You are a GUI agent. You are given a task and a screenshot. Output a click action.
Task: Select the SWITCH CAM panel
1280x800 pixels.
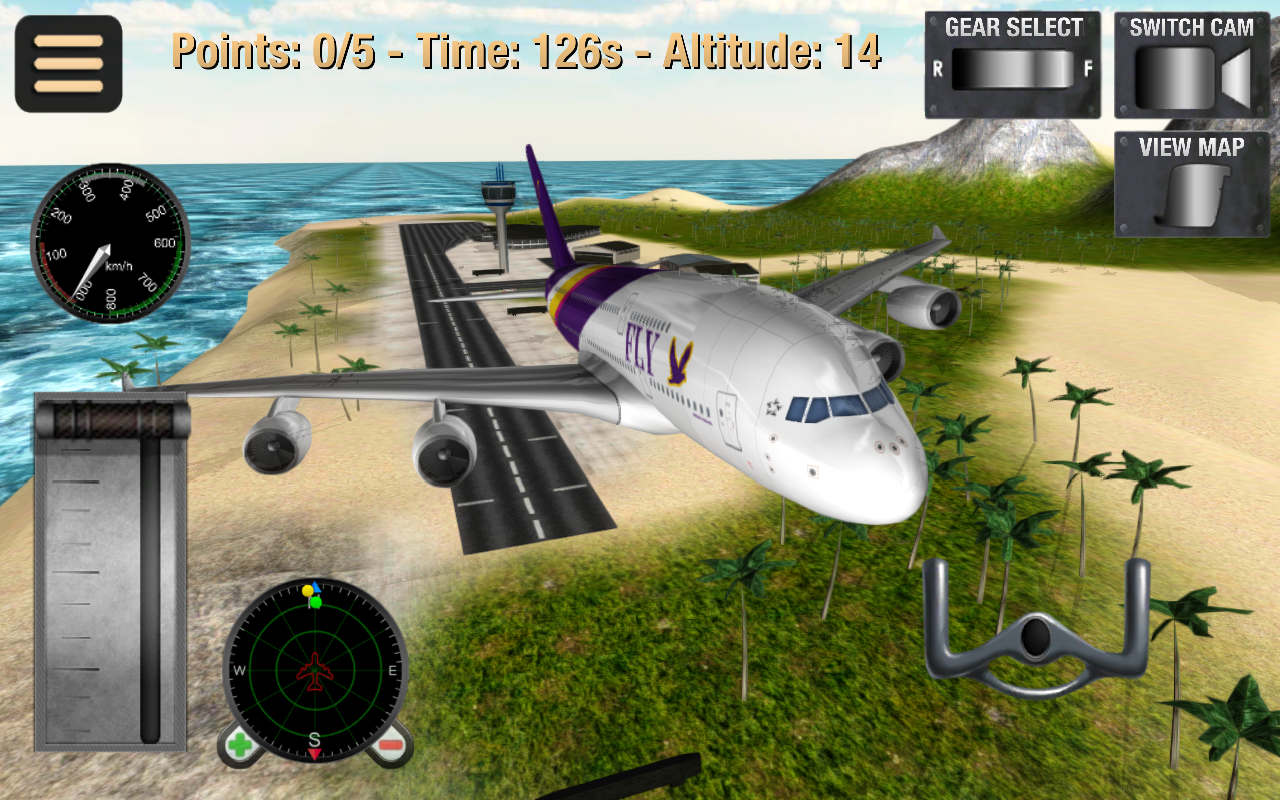(1190, 60)
